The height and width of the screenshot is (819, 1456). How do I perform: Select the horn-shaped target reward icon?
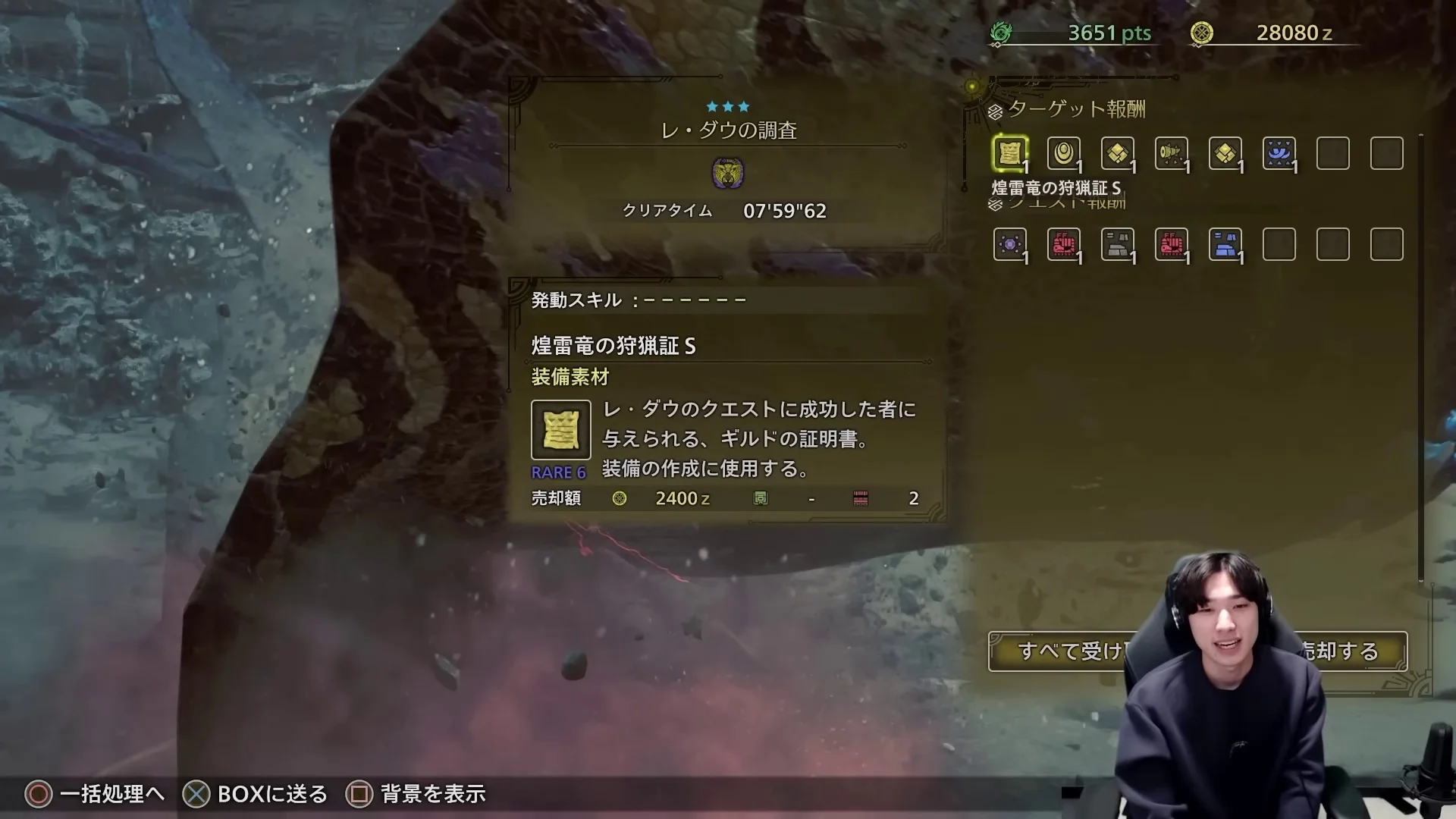[x=1172, y=152]
